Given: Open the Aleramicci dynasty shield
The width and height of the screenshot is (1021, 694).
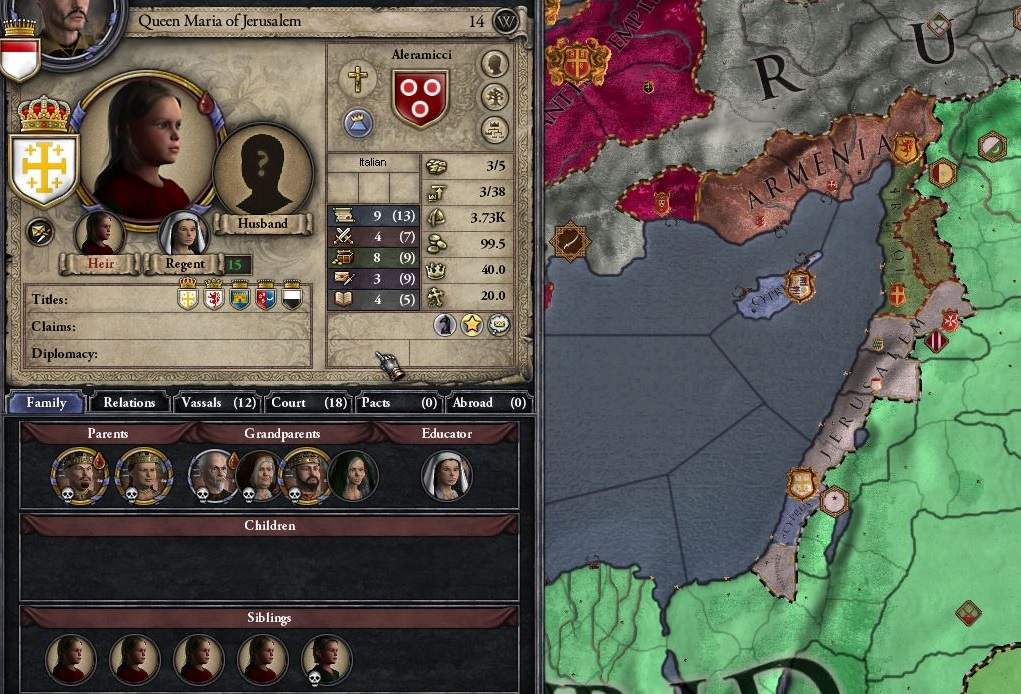Looking at the screenshot, I should [x=419, y=98].
